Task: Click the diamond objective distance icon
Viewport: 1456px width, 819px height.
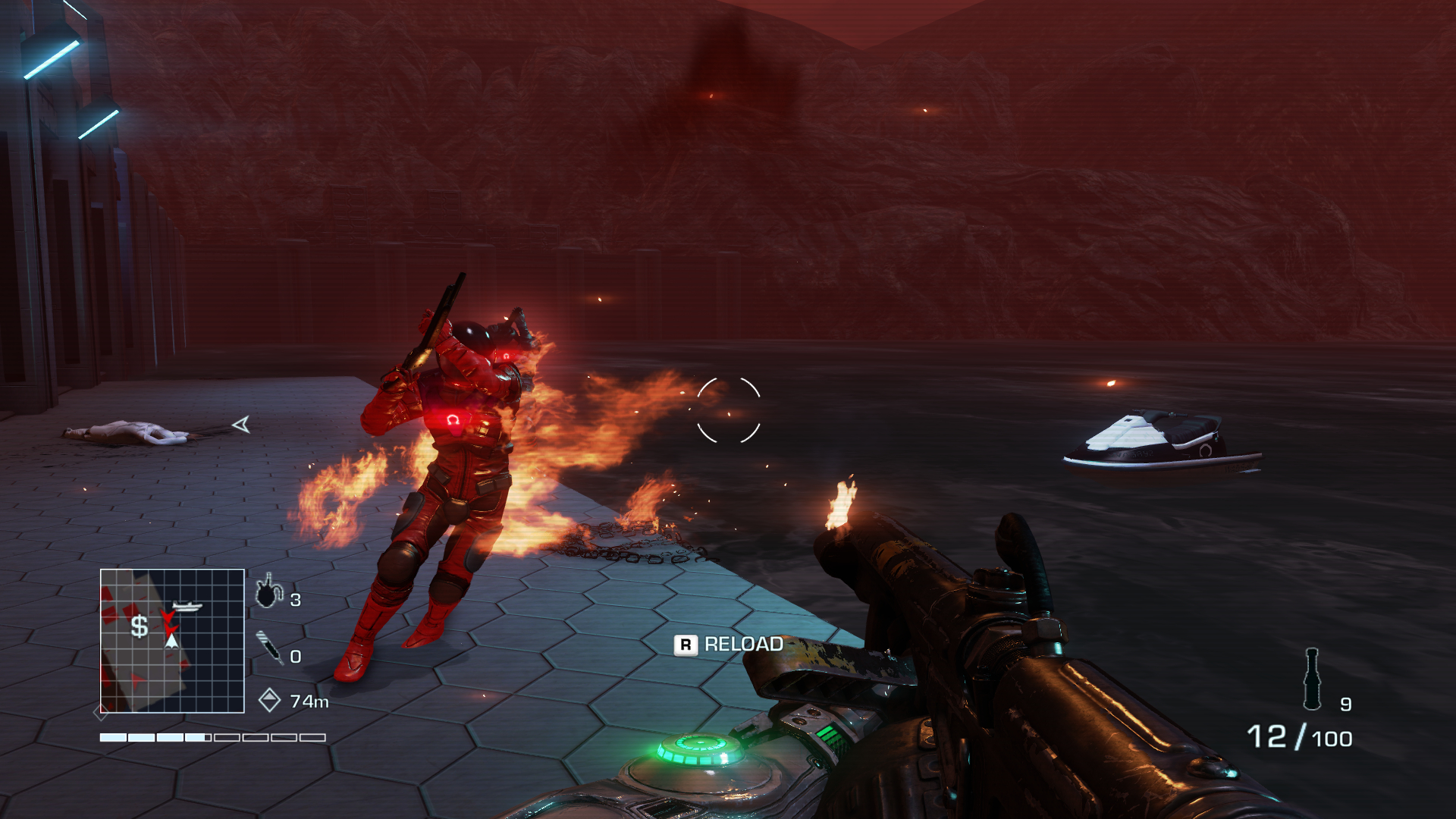Action: pos(269,700)
